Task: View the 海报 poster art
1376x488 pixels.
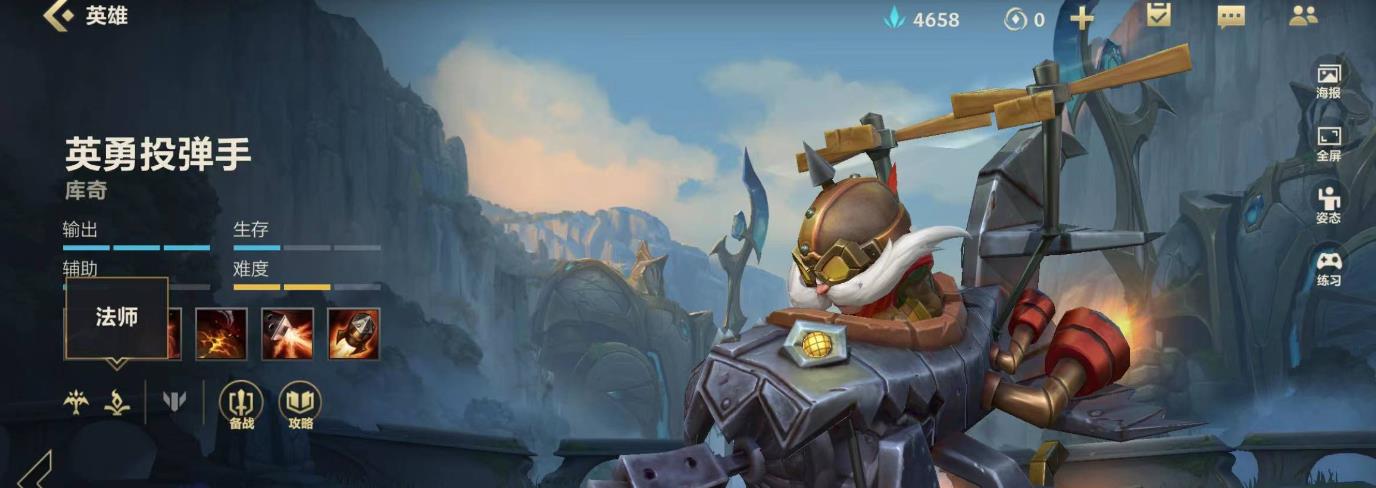Action: [x=1328, y=80]
